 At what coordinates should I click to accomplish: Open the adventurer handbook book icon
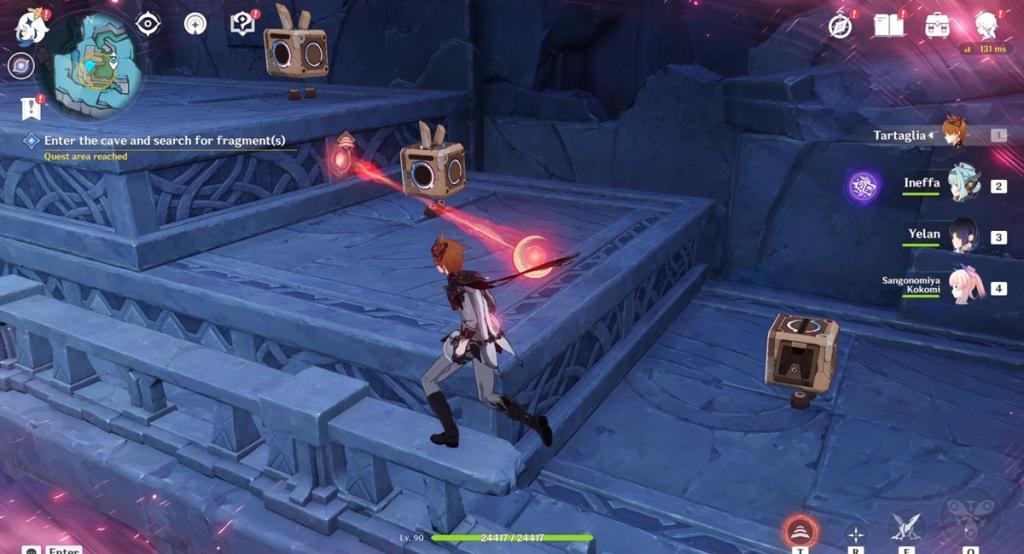coord(888,25)
